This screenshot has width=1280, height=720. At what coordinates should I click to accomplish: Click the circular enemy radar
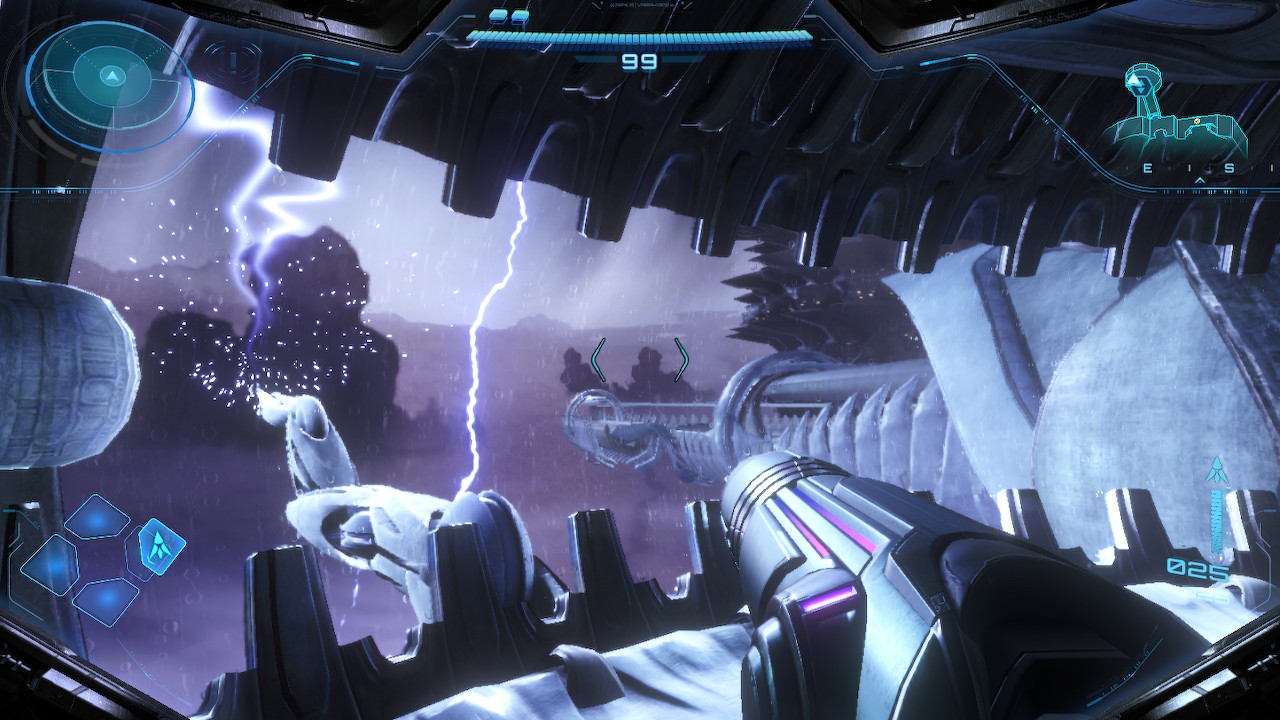click(110, 85)
